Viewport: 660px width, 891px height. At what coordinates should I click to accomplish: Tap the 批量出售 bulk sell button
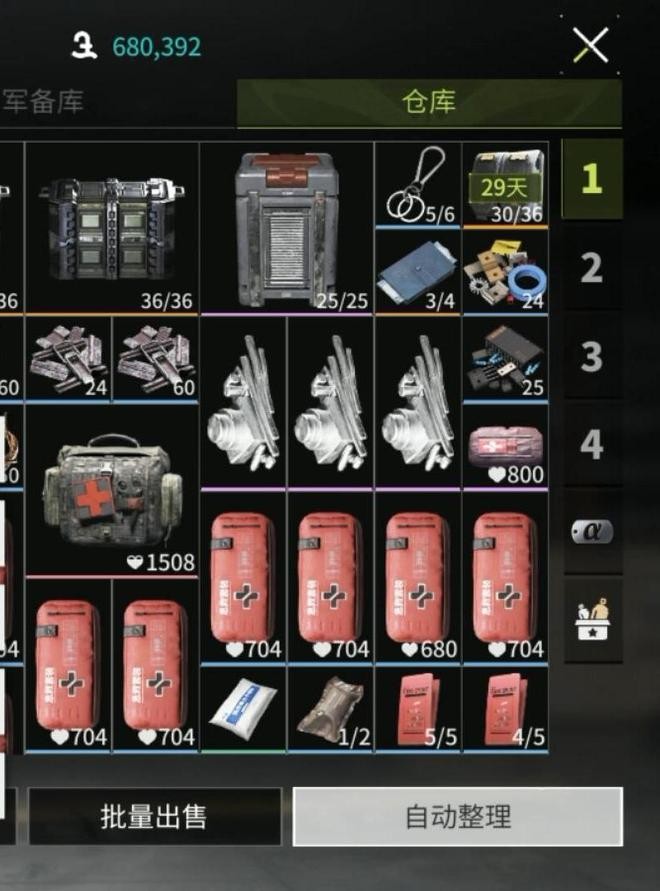point(154,816)
